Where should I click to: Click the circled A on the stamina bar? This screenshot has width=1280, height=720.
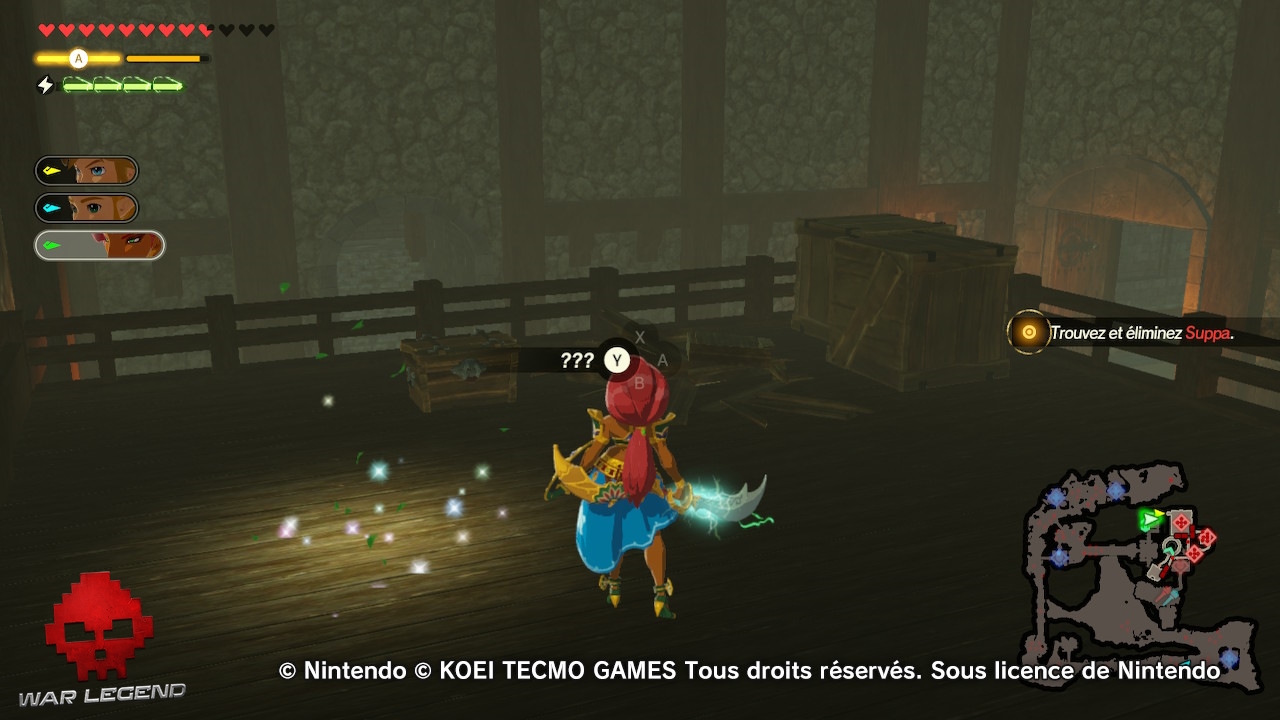(x=78, y=58)
